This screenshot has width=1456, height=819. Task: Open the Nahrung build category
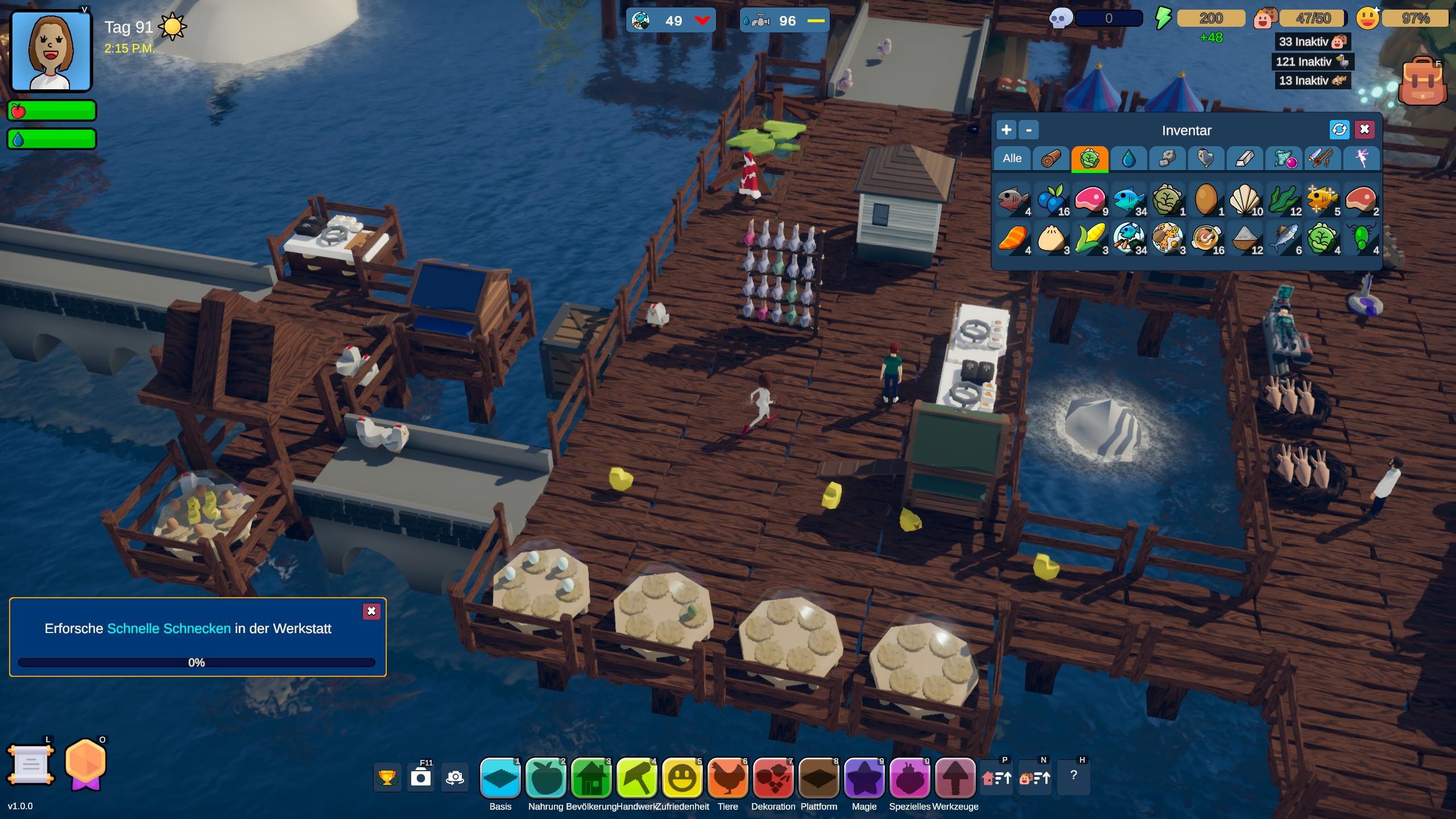[x=545, y=778]
